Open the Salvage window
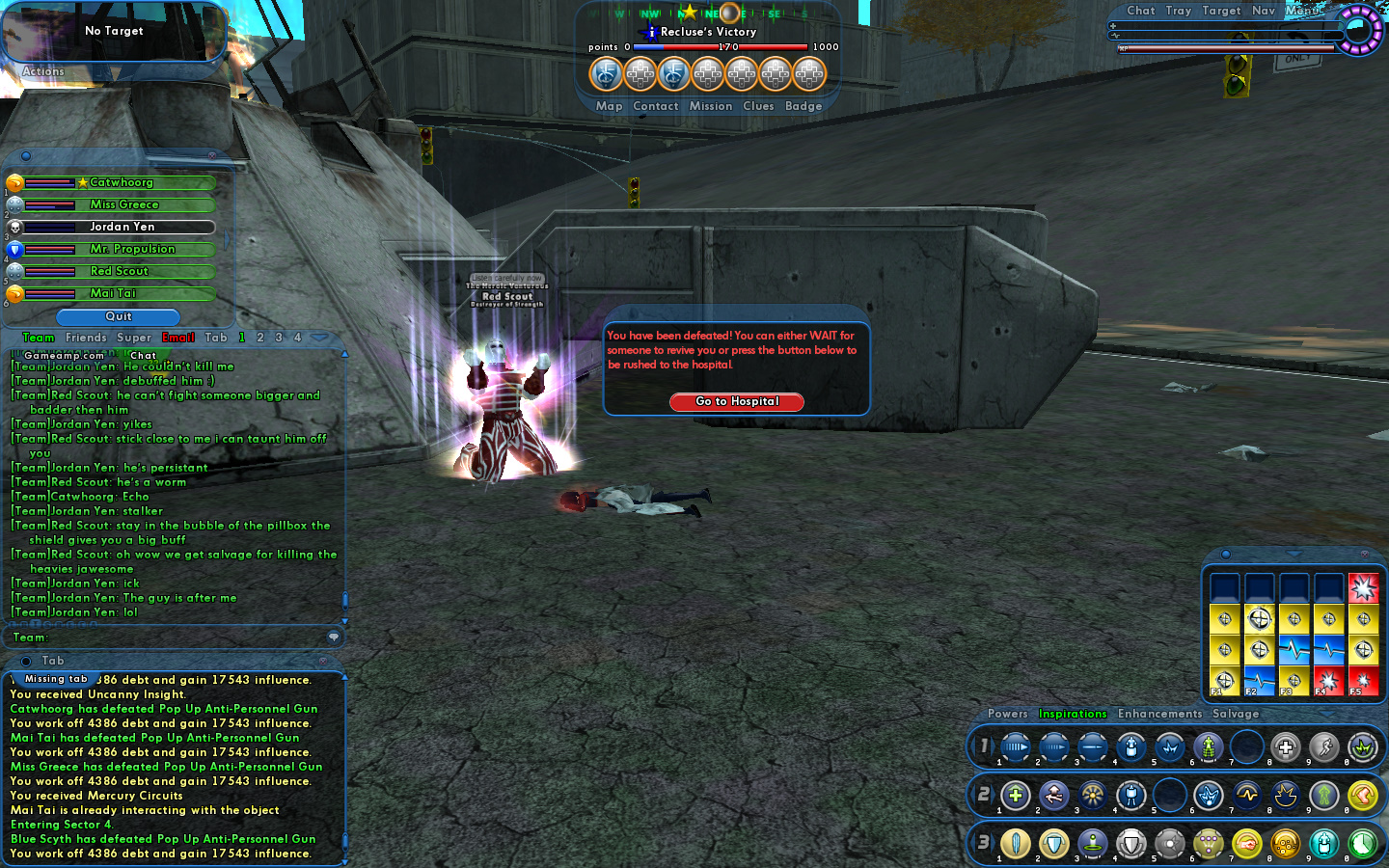 point(1236,714)
